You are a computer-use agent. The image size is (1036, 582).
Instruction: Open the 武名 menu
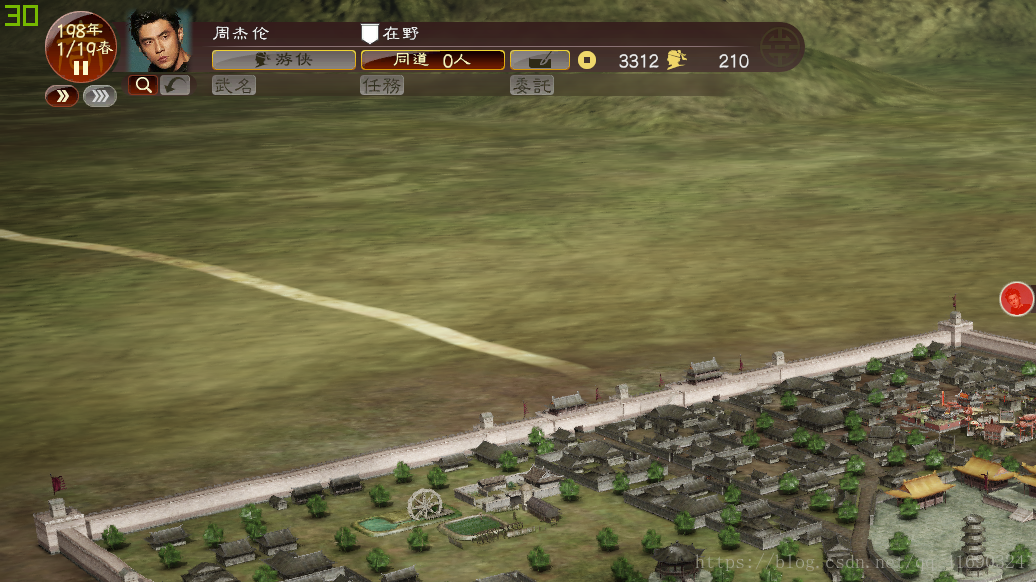click(x=234, y=86)
